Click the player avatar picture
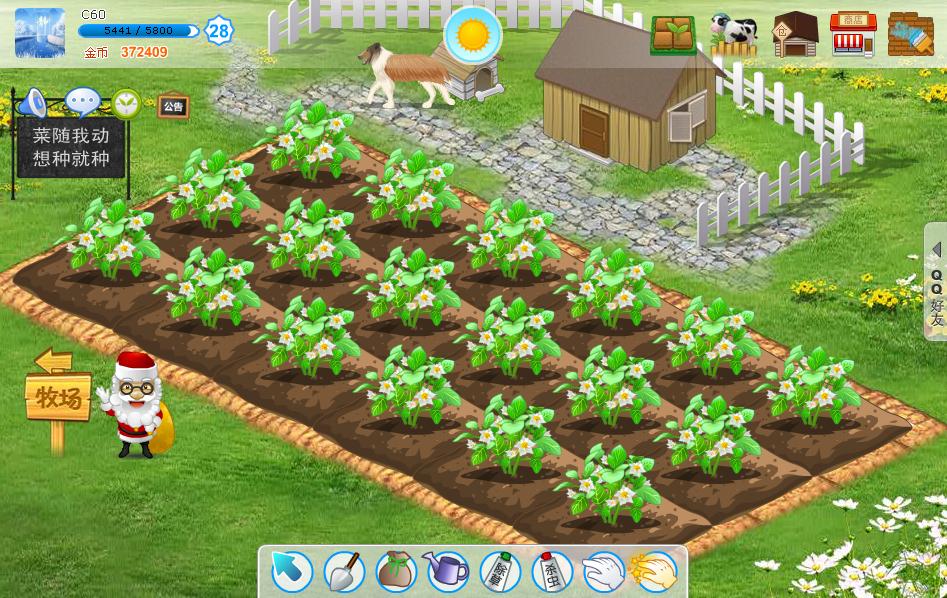The height and width of the screenshot is (598, 947). point(40,33)
